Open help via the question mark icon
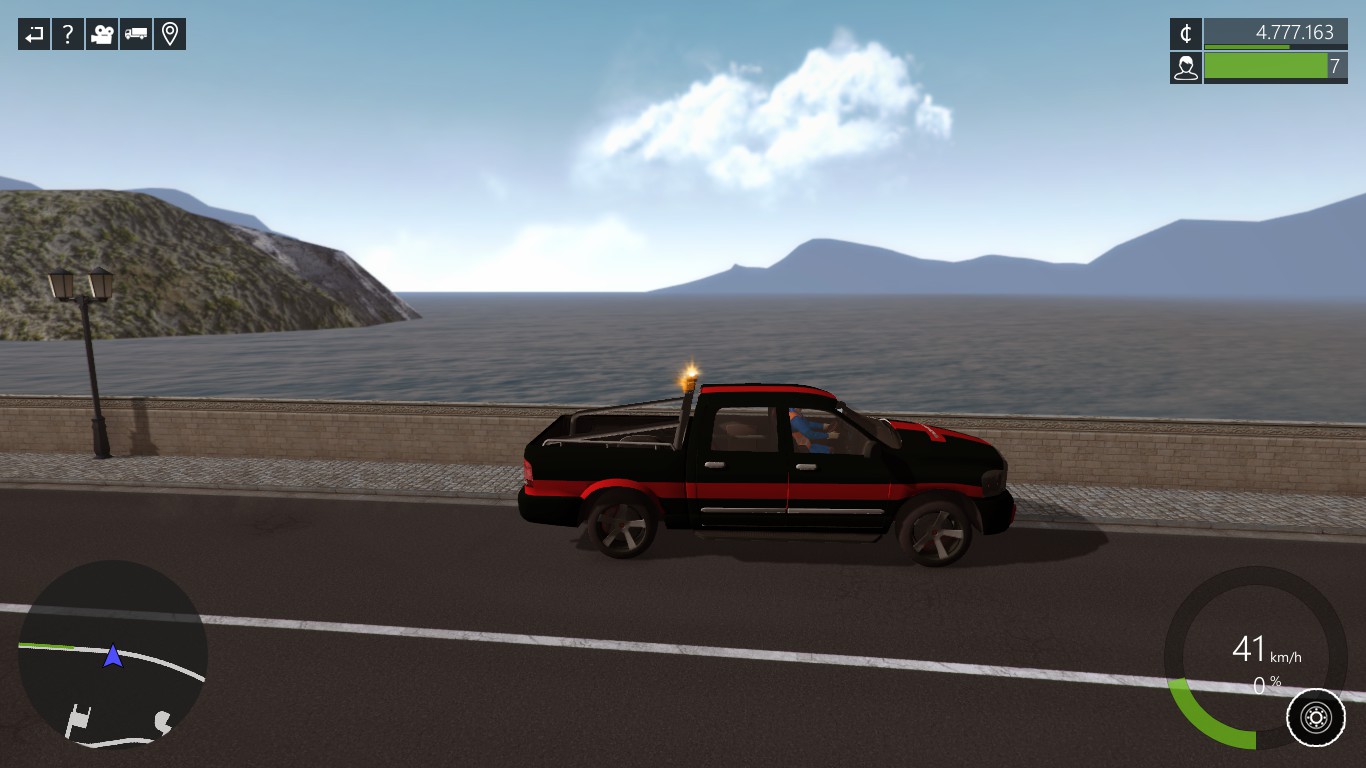This screenshot has height=768, width=1366. 67,33
